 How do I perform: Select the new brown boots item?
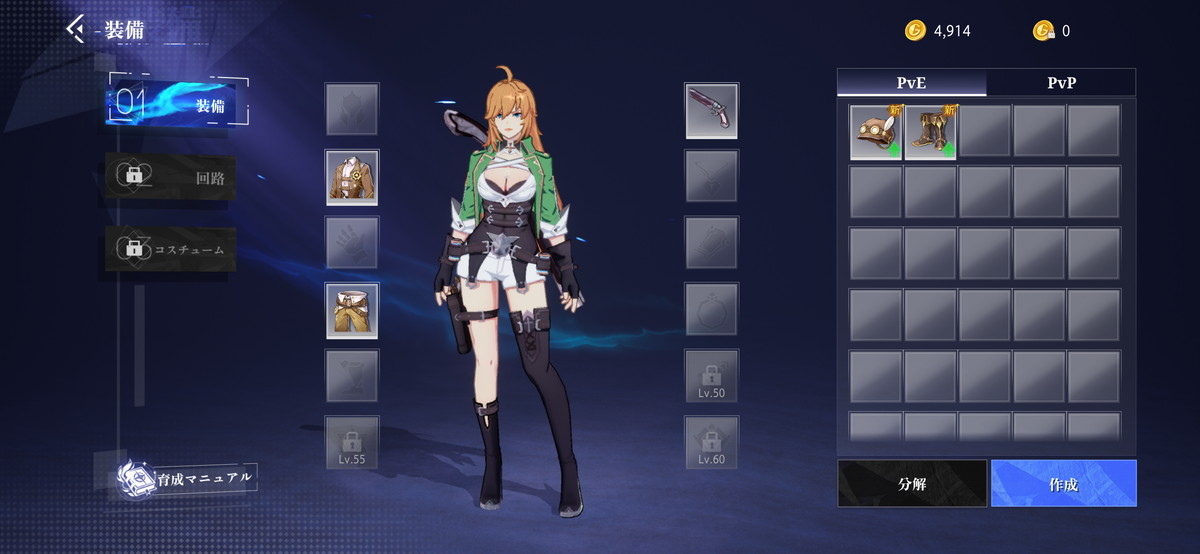(931, 132)
